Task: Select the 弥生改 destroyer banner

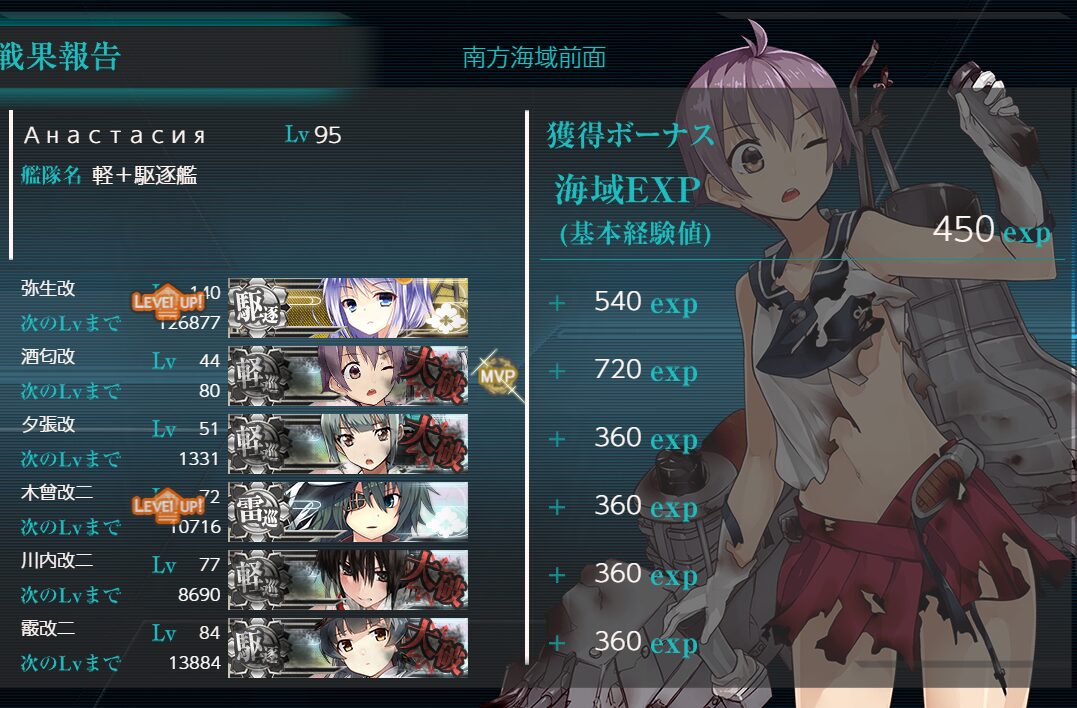Action: tap(348, 307)
